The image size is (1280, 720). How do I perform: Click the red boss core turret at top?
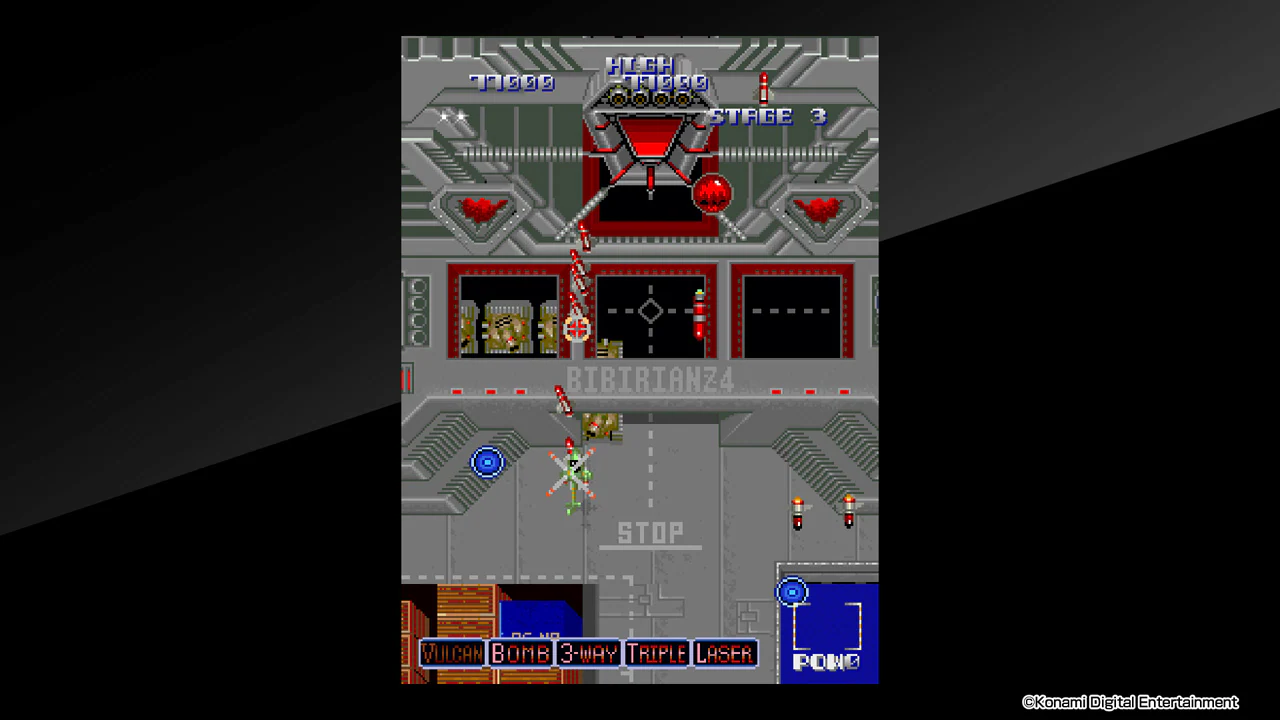pos(649,140)
